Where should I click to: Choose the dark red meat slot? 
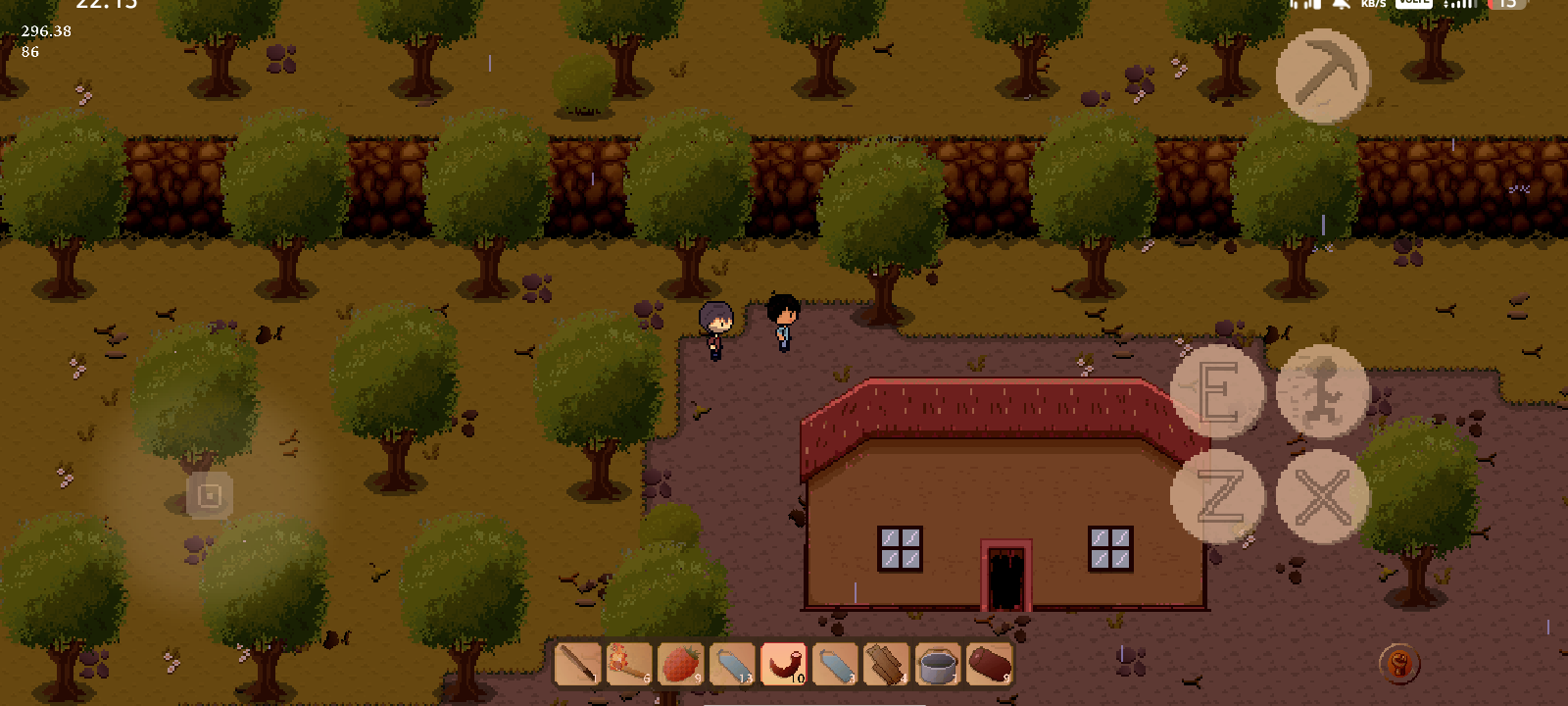(x=990, y=664)
